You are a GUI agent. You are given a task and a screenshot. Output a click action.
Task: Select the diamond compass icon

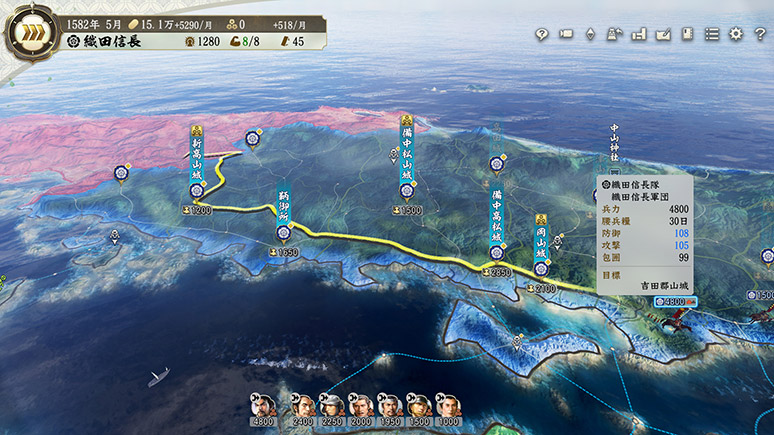pos(590,34)
